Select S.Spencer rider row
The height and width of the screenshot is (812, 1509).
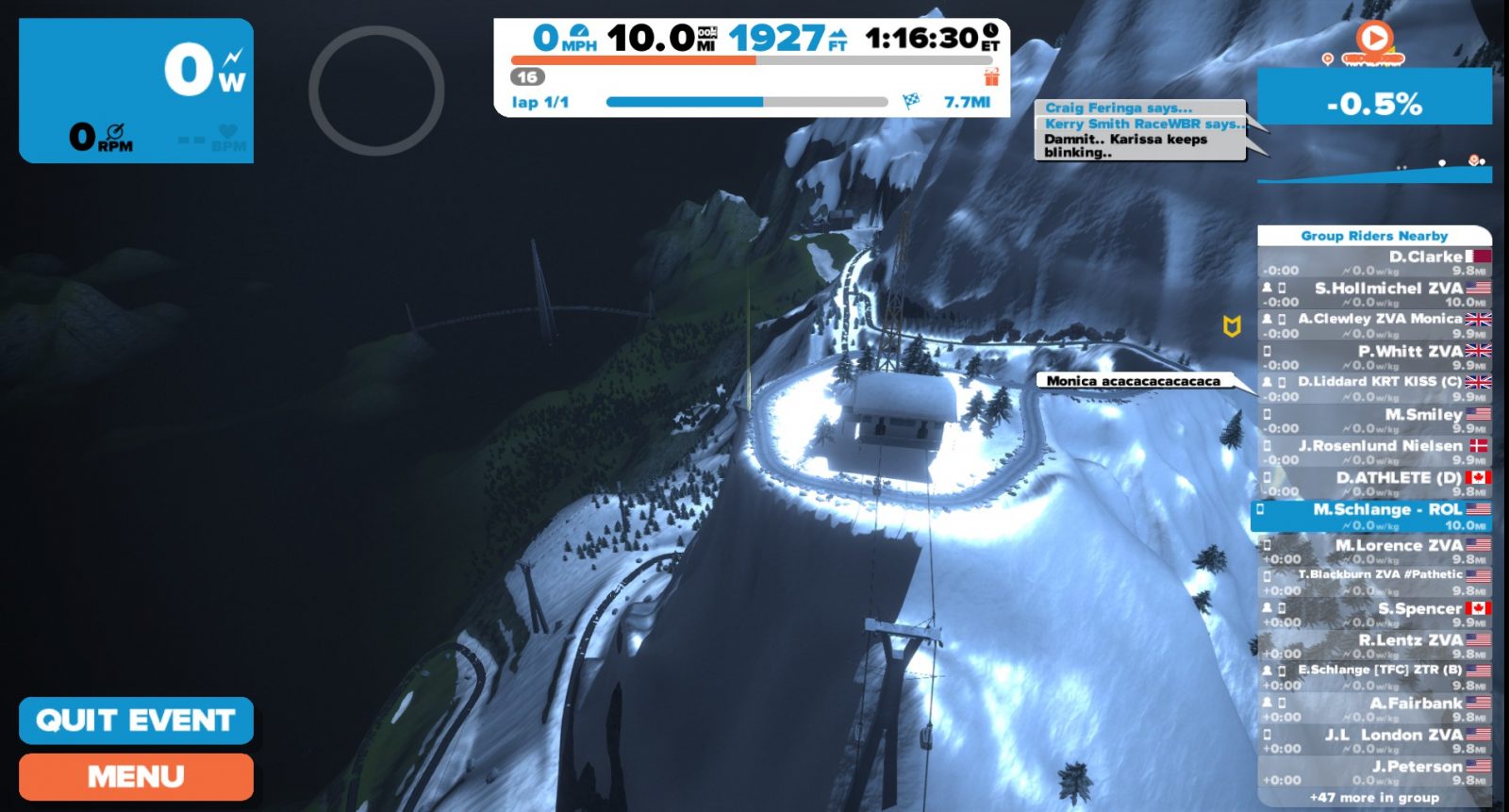[x=1374, y=614]
